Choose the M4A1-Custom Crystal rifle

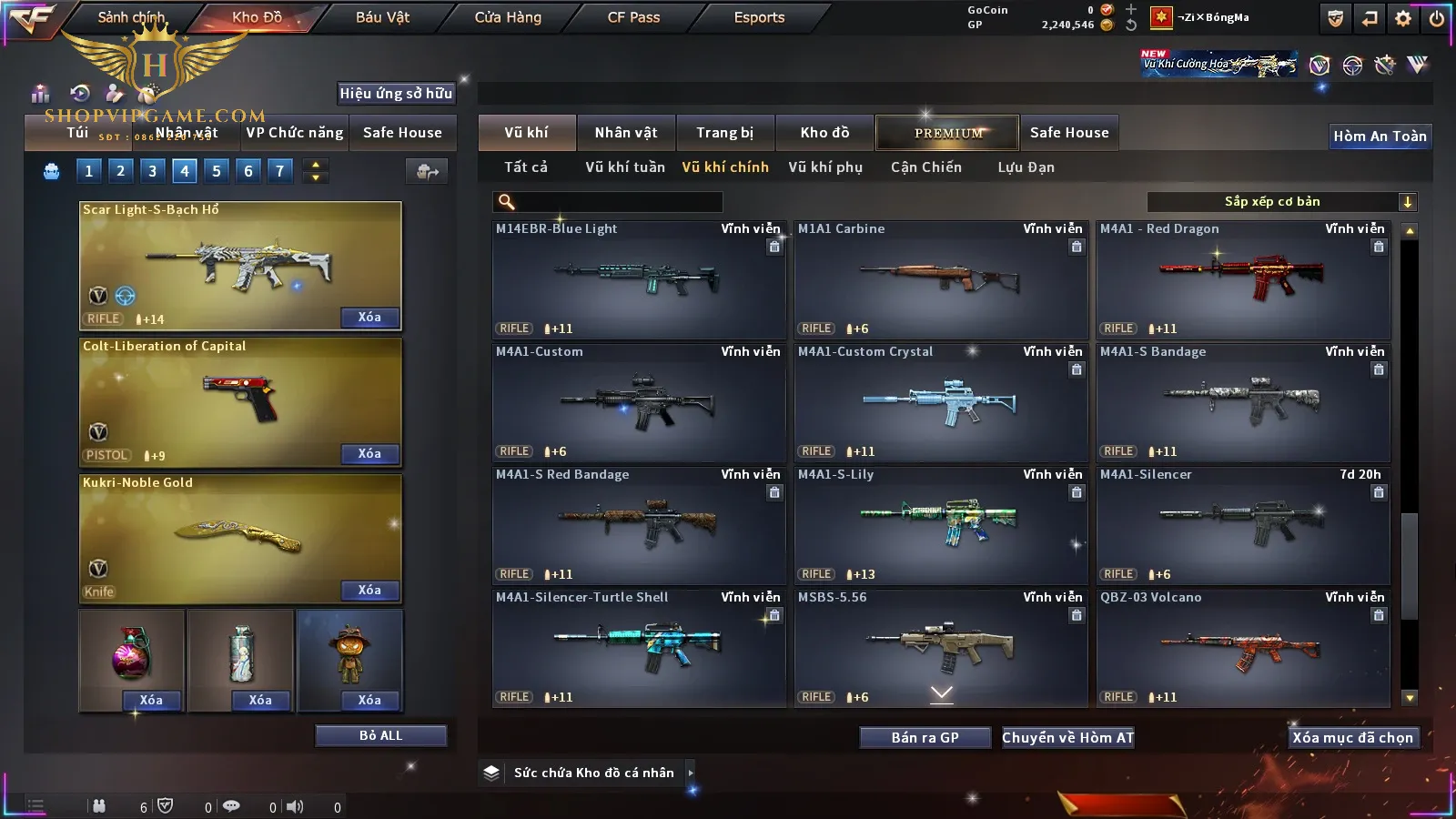[x=940, y=402]
